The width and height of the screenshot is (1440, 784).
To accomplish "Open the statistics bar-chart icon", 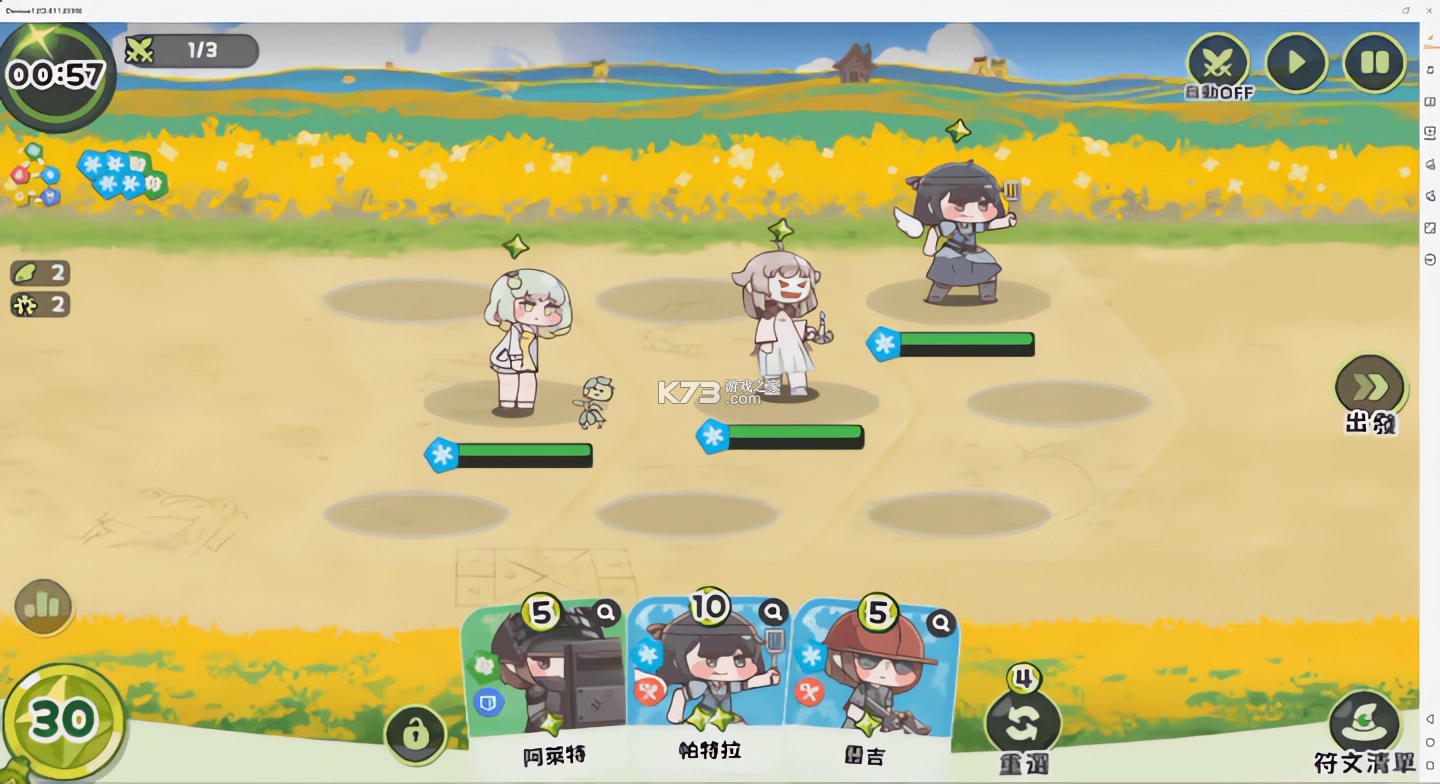I will pyautogui.click(x=42, y=606).
